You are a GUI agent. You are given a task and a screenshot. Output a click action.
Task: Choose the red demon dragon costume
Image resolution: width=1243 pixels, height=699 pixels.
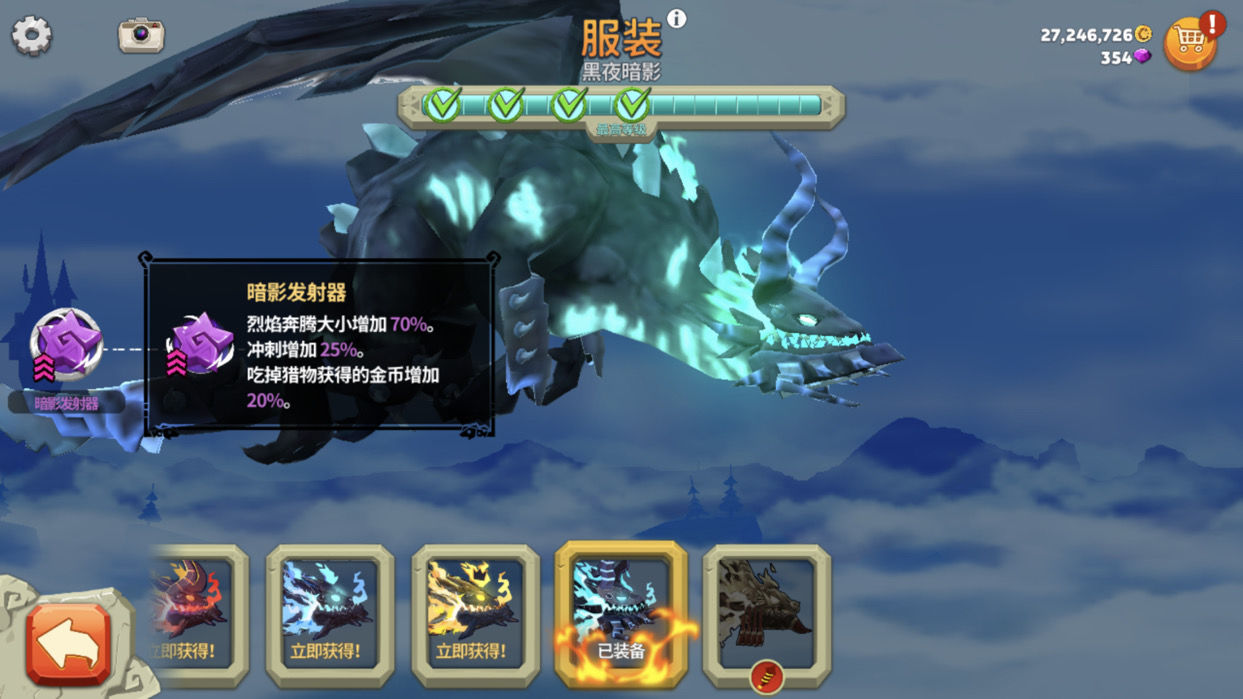click(193, 610)
